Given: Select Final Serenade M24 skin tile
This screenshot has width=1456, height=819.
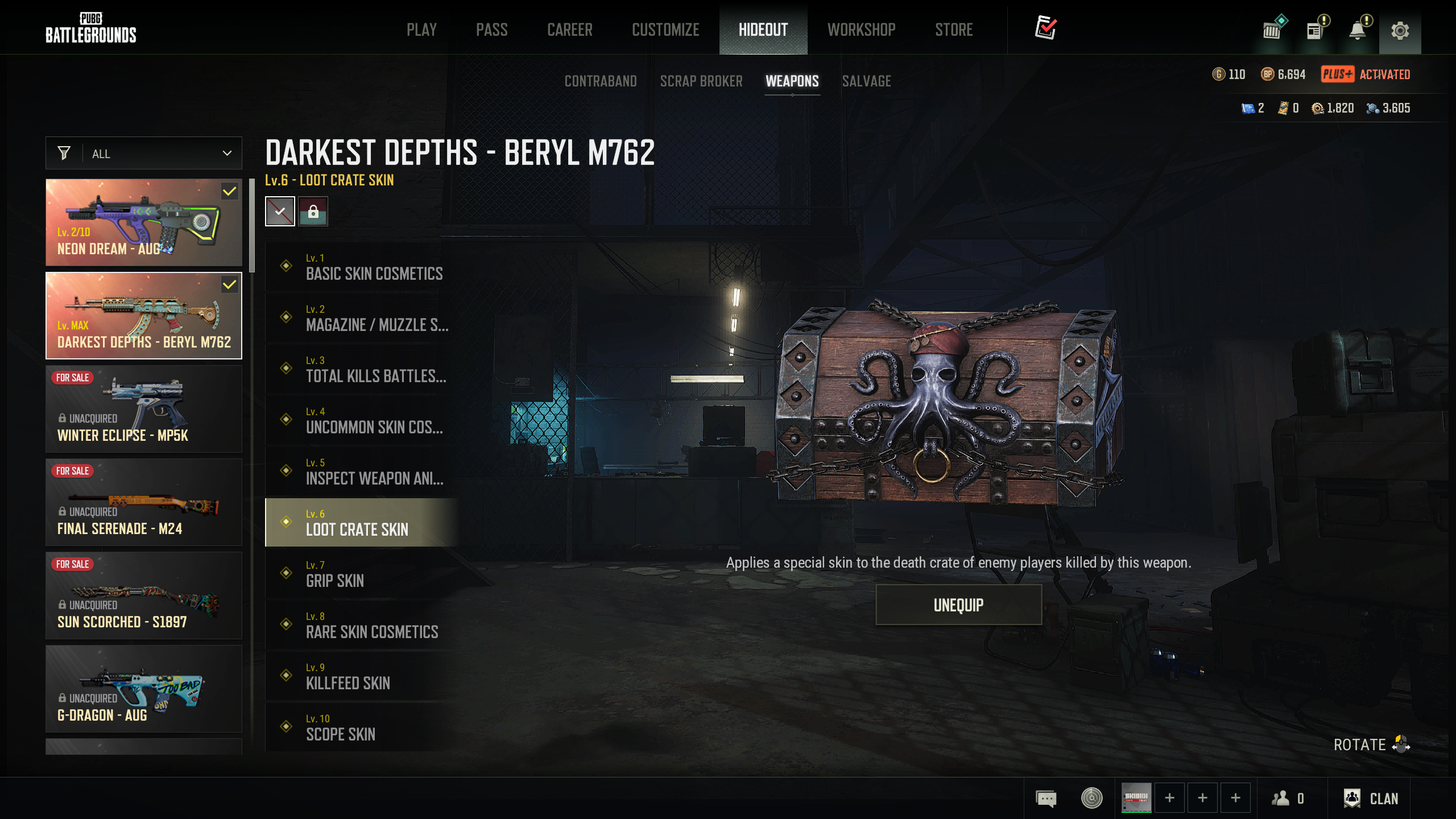Looking at the screenshot, I should tap(144, 502).
